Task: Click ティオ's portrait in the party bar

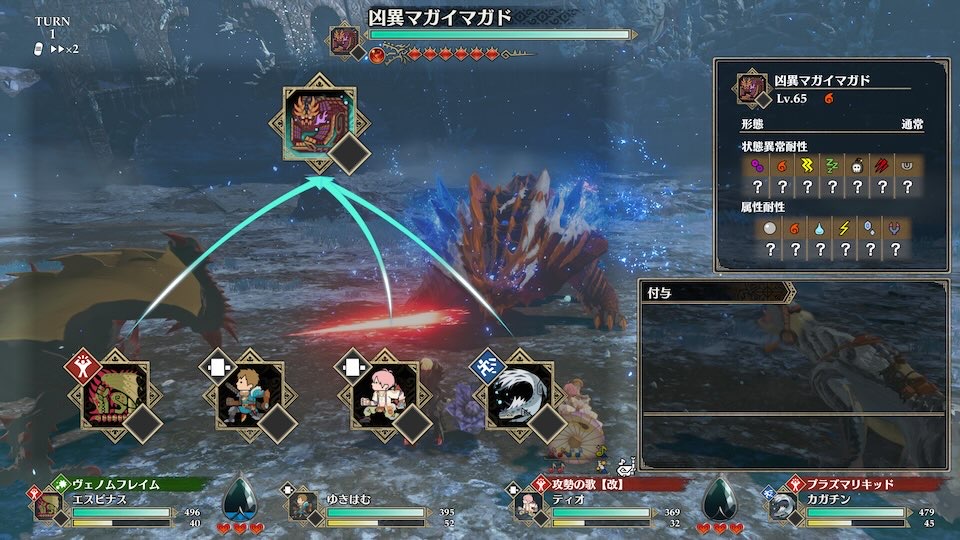Action: coord(528,506)
